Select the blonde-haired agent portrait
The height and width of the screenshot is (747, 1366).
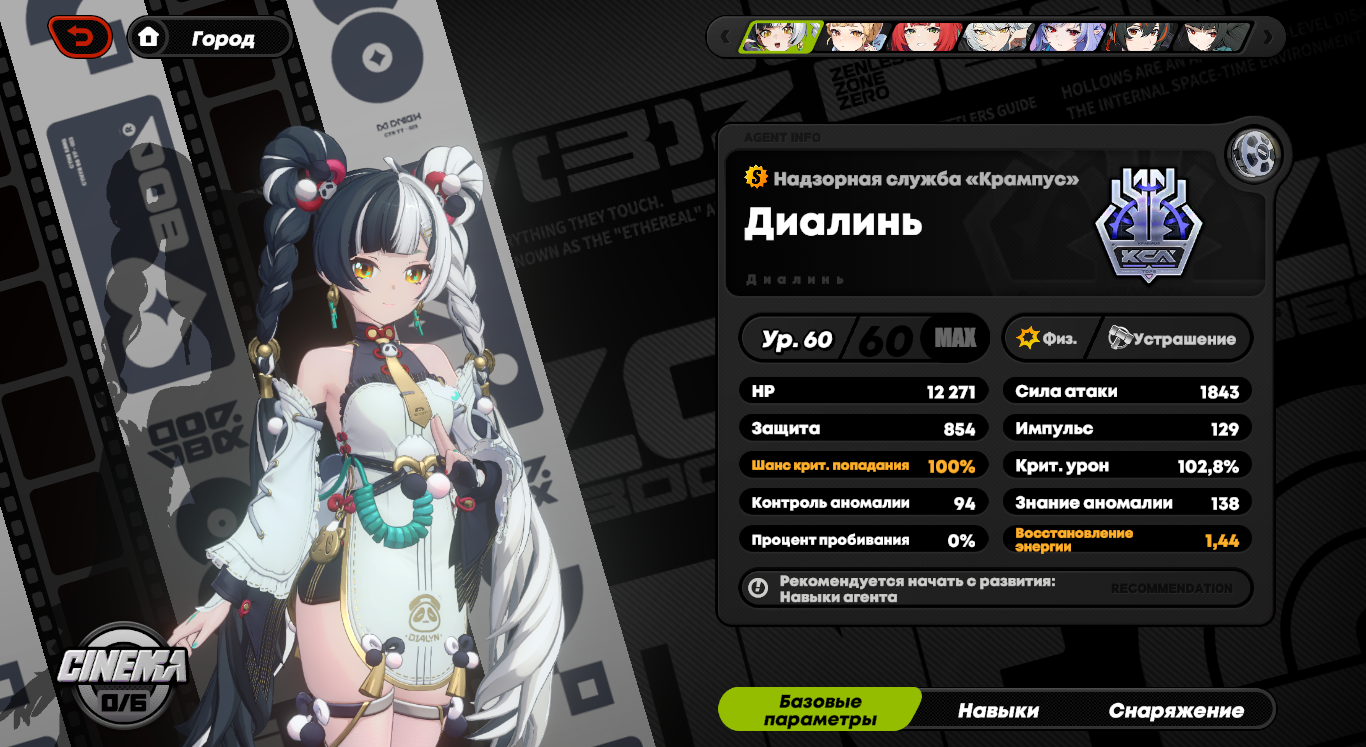pyautogui.click(x=855, y=37)
